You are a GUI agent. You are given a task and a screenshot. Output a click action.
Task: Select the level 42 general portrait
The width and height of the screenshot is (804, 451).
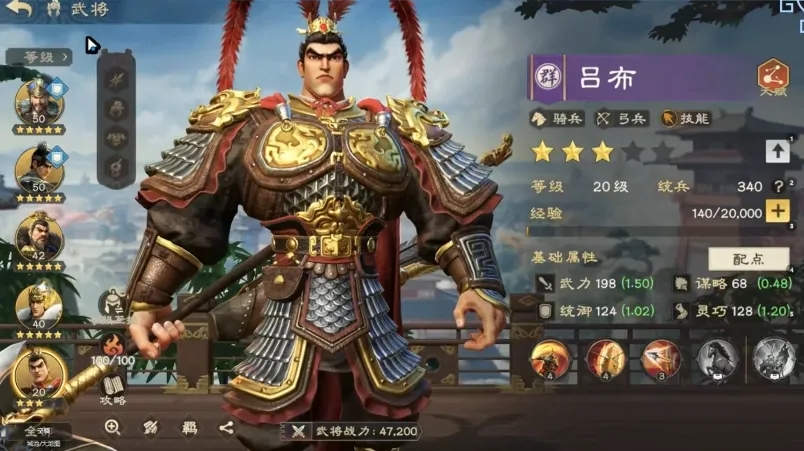coord(39,237)
